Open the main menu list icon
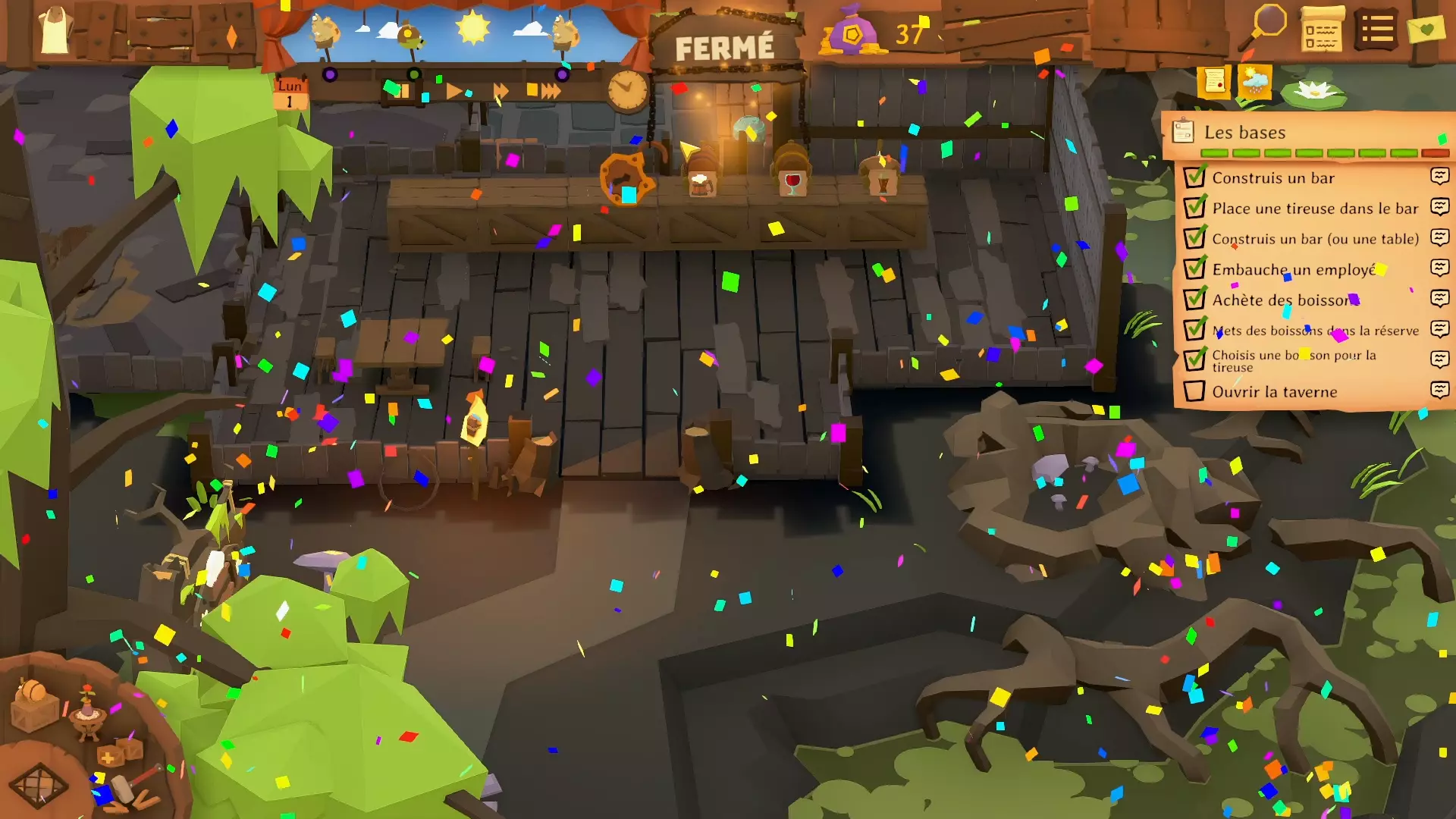 [1376, 30]
